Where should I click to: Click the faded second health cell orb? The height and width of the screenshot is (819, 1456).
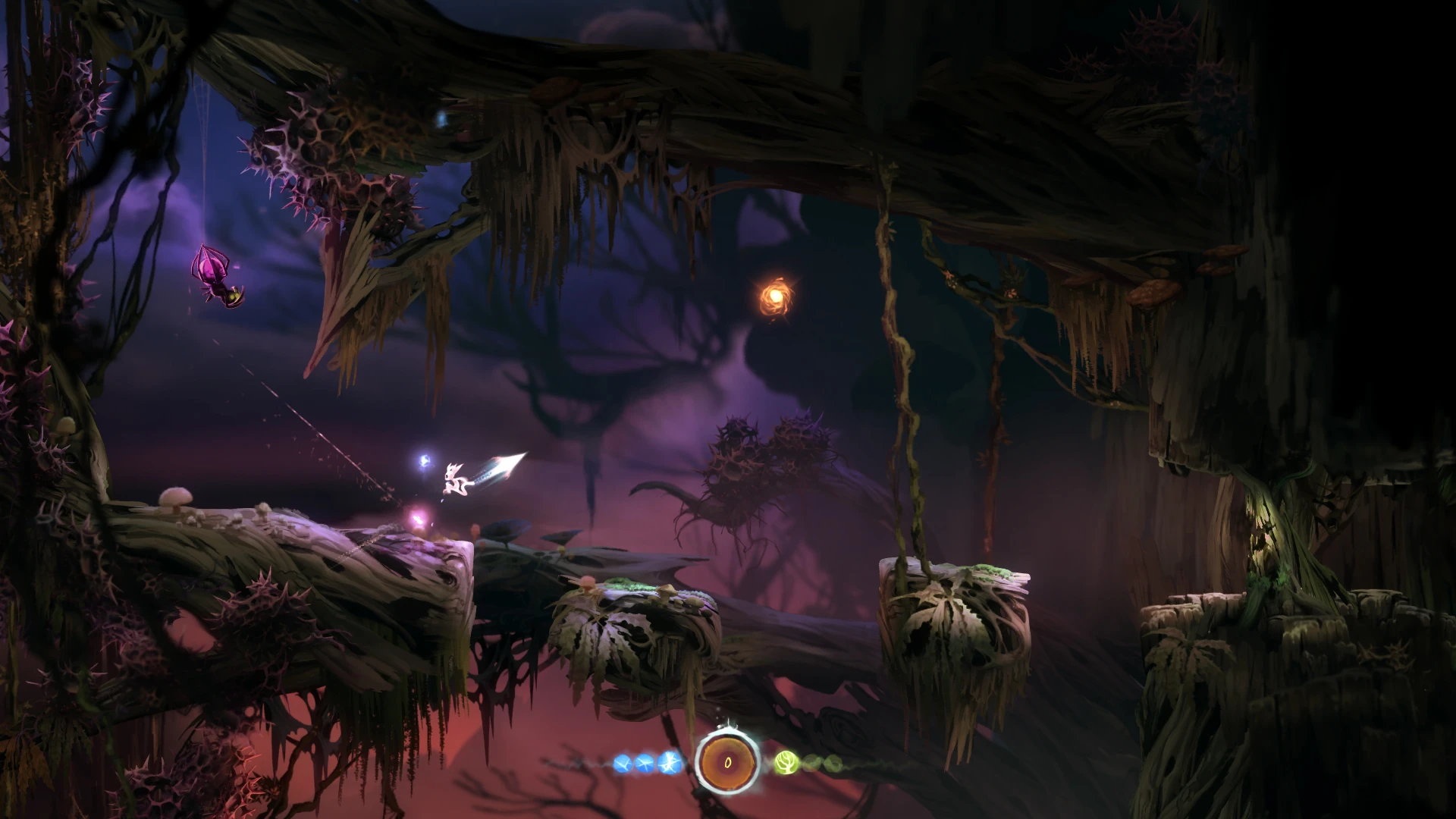pyautogui.click(x=811, y=762)
